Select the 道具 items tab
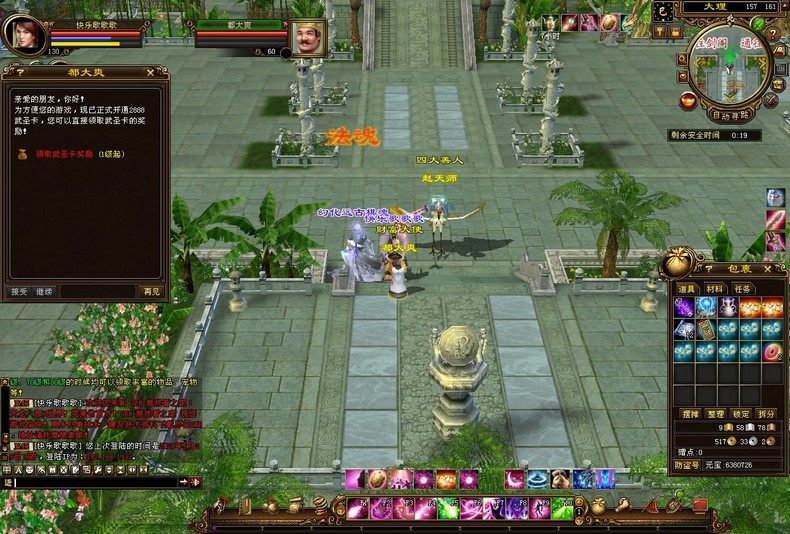The image size is (790, 534). point(687,288)
